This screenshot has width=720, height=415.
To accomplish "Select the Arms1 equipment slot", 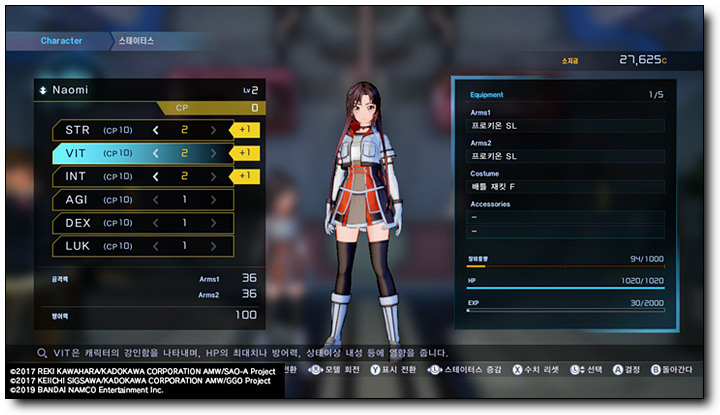I will tap(566, 127).
